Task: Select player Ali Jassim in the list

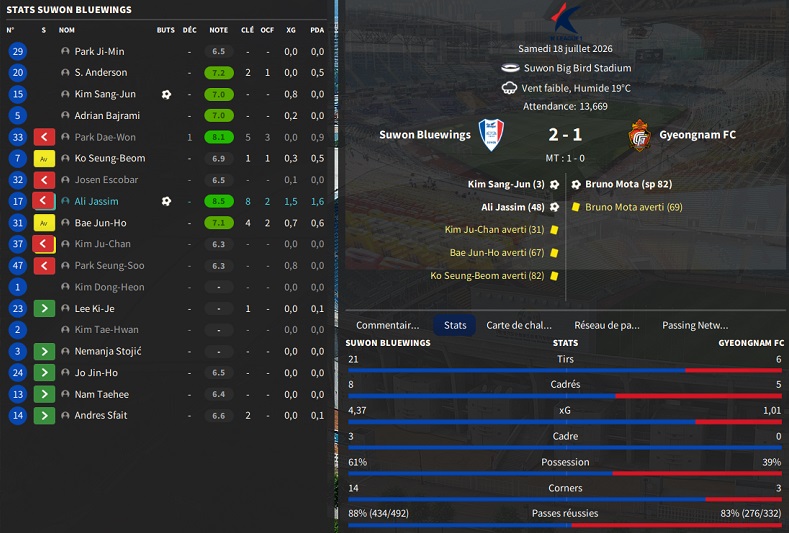Action: (x=99, y=201)
